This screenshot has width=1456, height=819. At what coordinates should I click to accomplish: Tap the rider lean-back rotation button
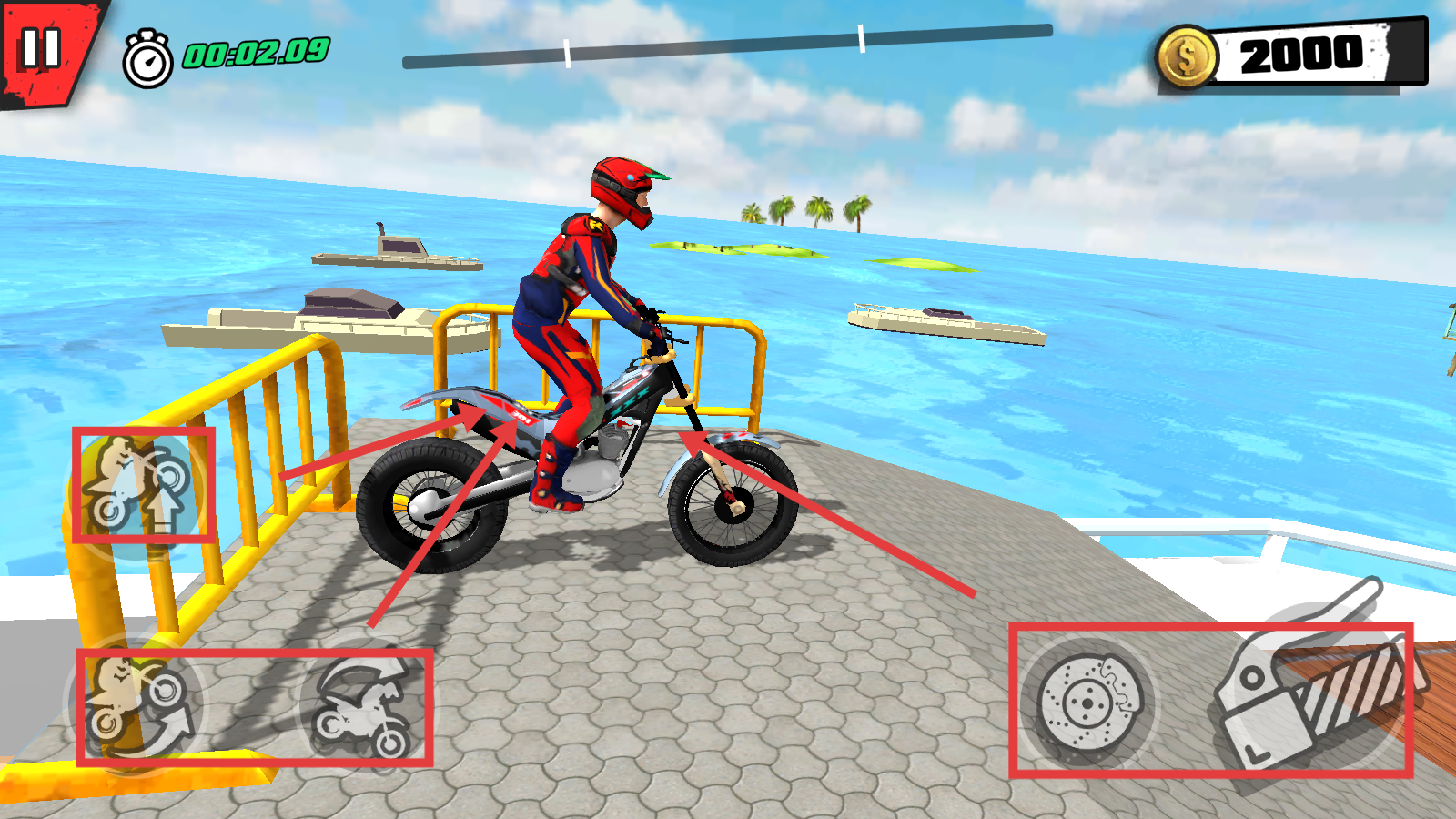tap(136, 705)
